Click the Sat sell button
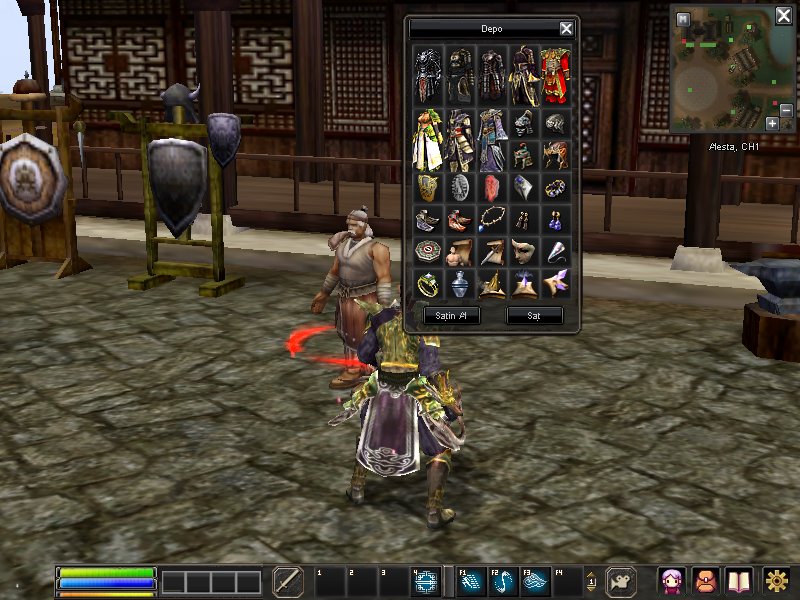The width and height of the screenshot is (800, 600). 534,315
